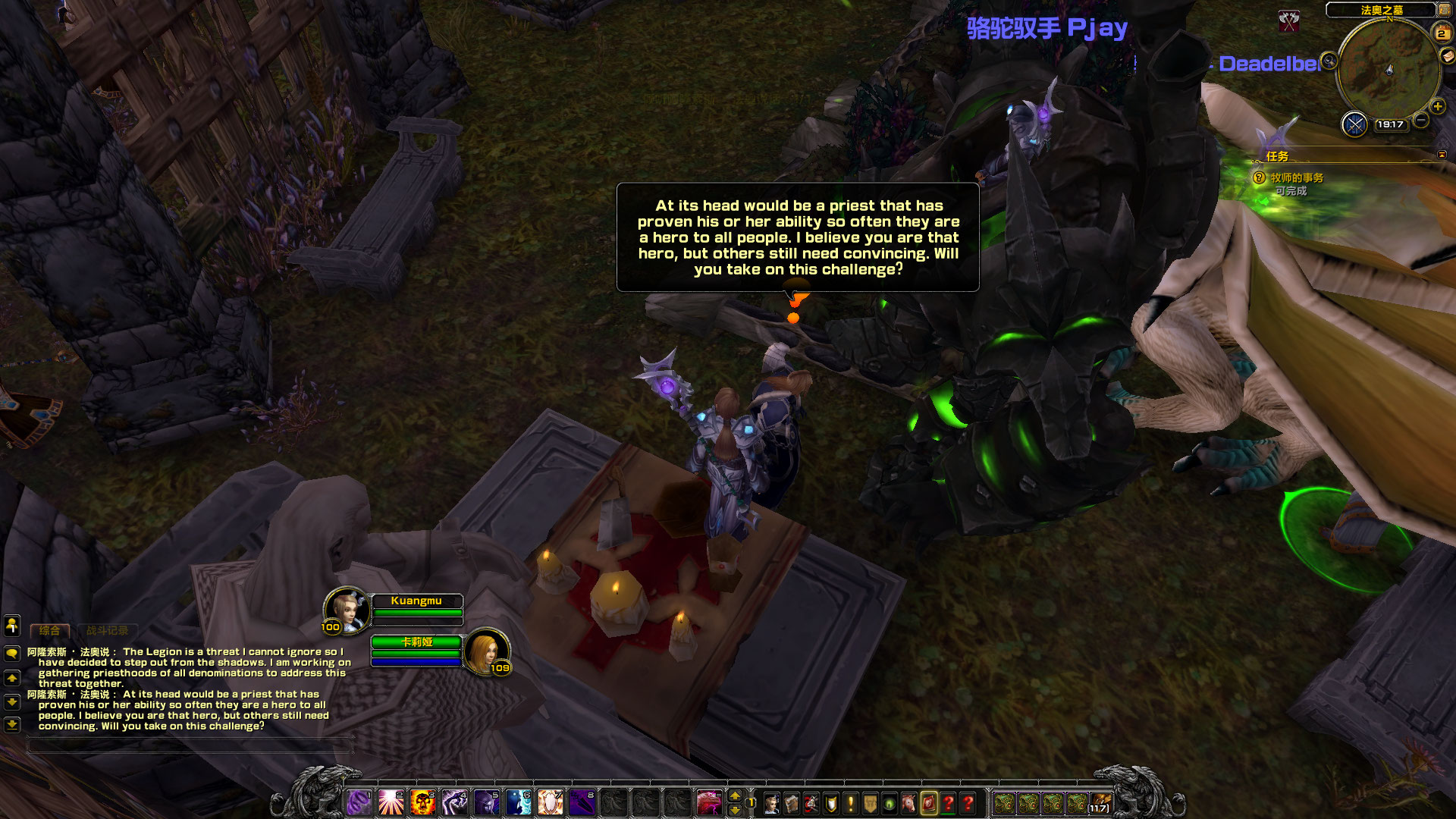1456x819 pixels.
Task: Activate the radiant light burst ability in slot 2
Action: [391, 802]
